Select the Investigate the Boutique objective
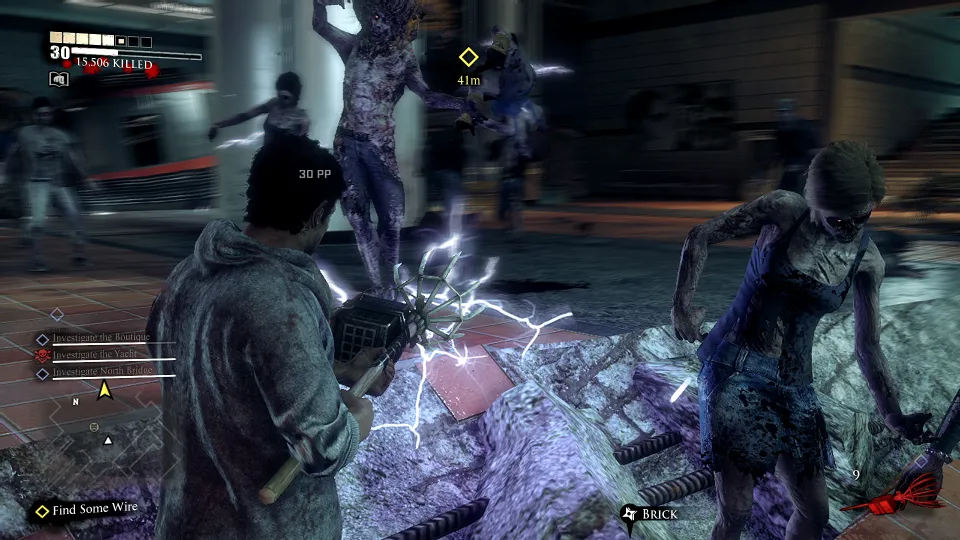This screenshot has width=960, height=540. click(x=99, y=338)
